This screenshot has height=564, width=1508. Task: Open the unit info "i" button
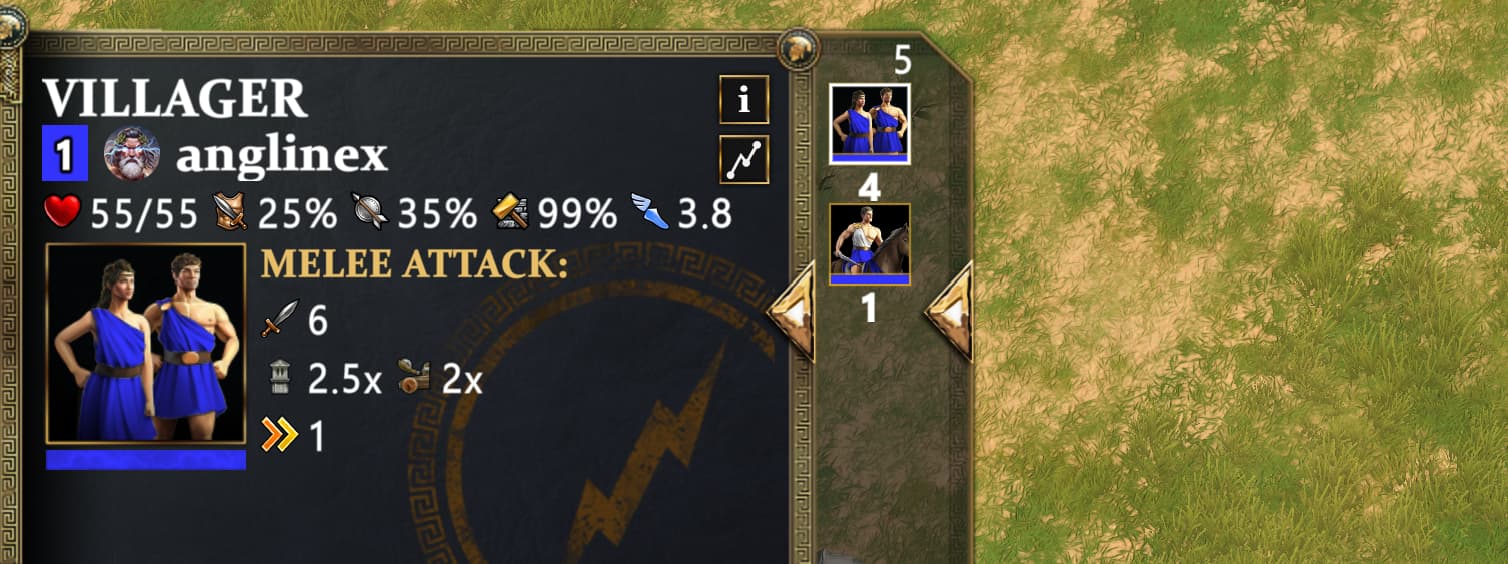click(744, 100)
